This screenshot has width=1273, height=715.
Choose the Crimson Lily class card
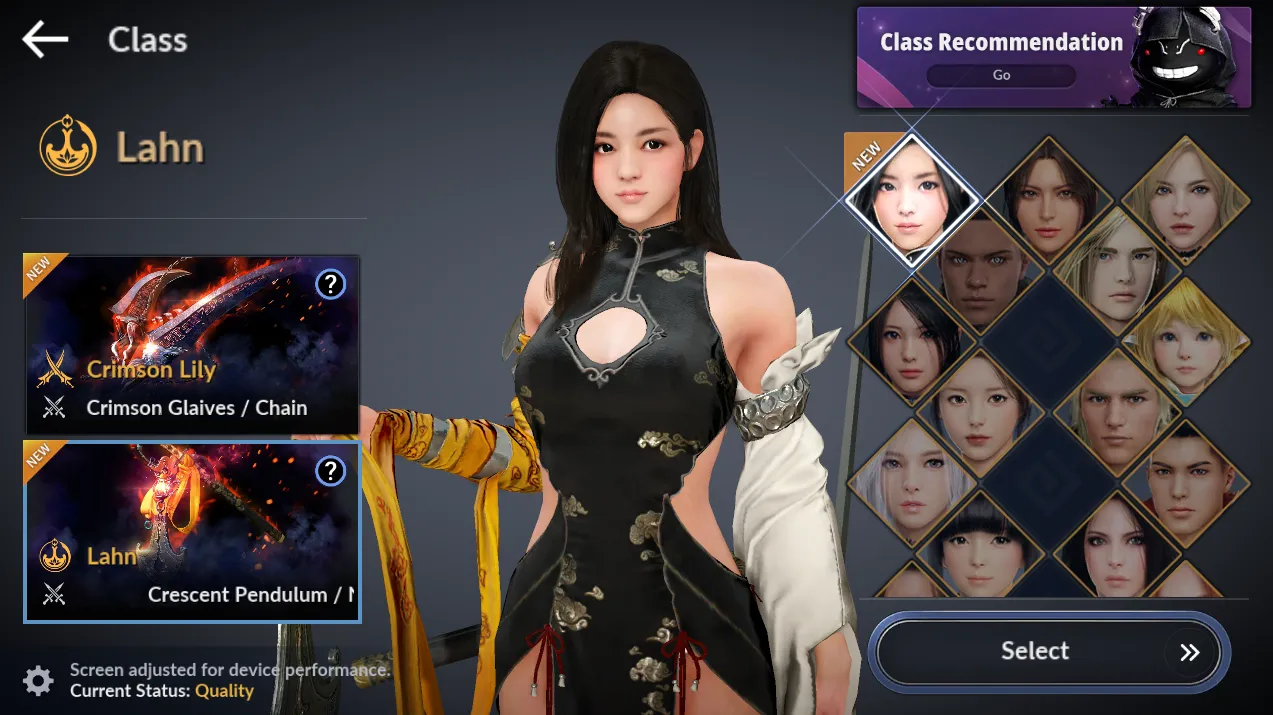[191, 345]
